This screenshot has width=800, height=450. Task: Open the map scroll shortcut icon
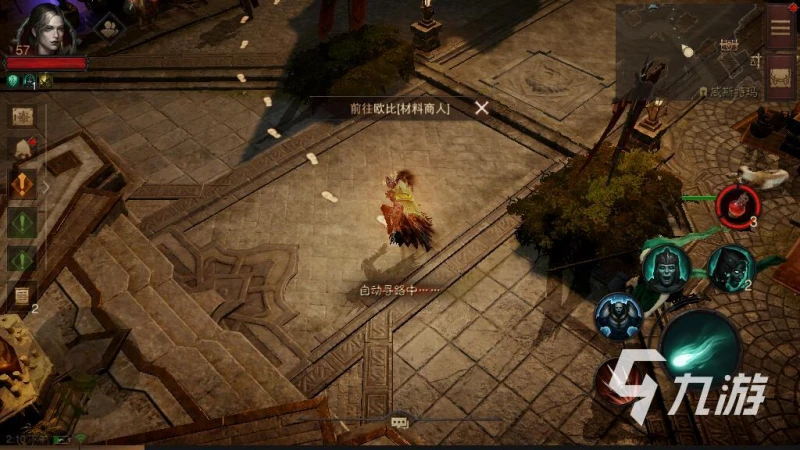22,116
